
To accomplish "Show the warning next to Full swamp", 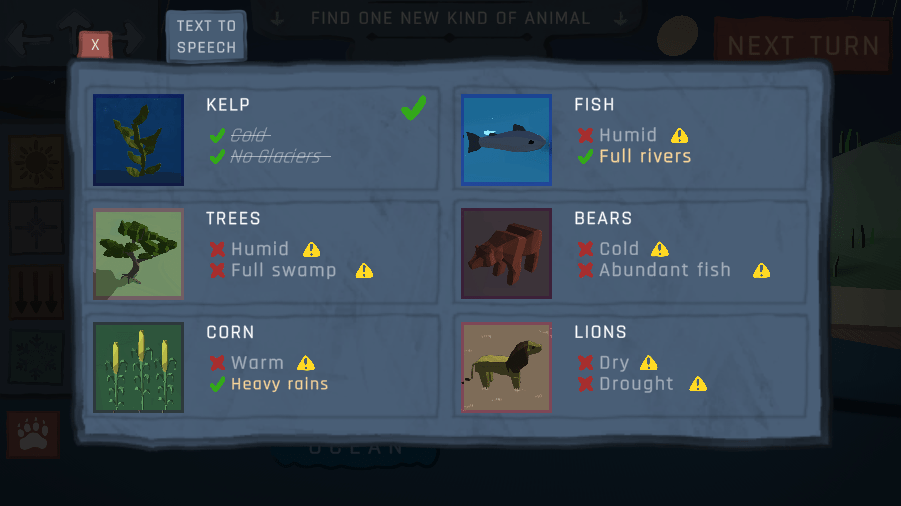I will point(364,271).
